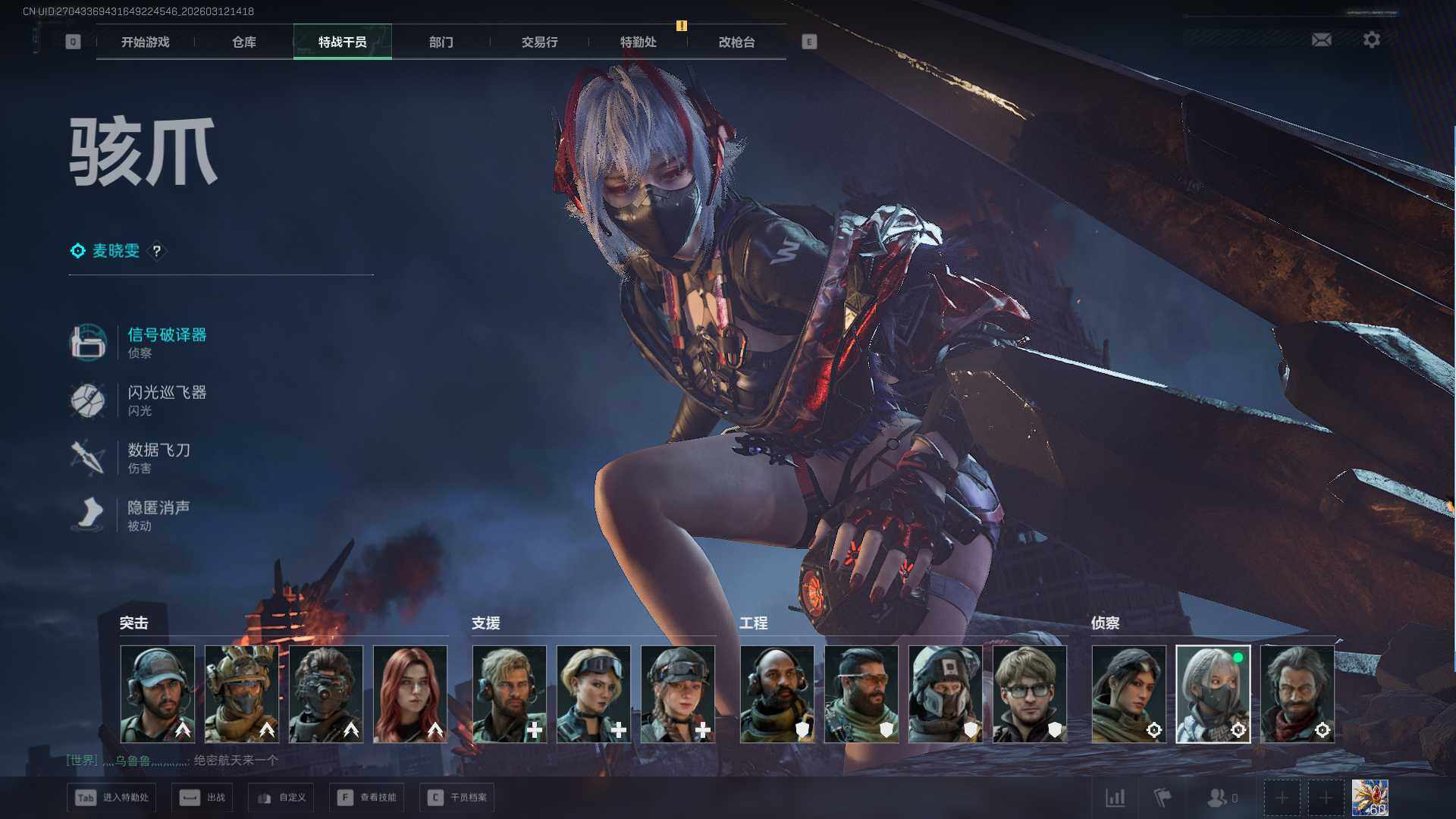
Task: Select the 数据飞刀 skill
Action: (158, 450)
